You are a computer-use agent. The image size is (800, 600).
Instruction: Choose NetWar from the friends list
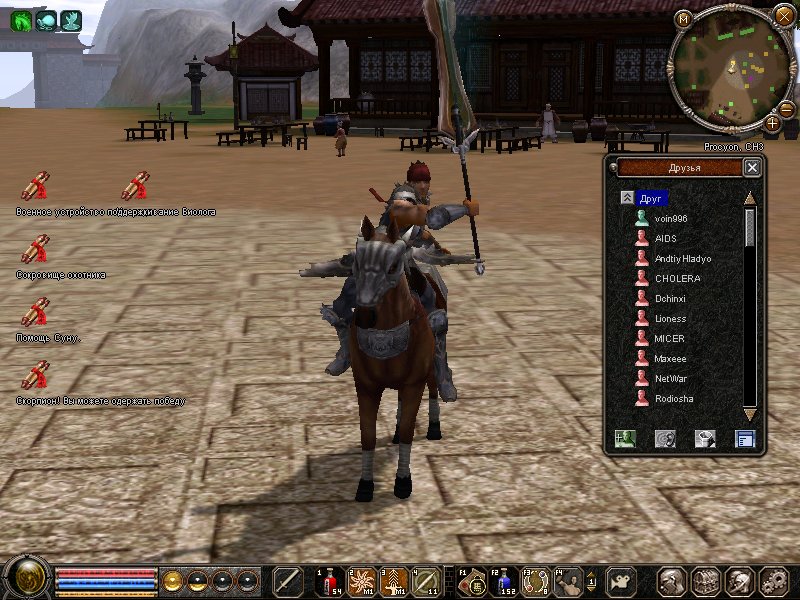click(670, 379)
